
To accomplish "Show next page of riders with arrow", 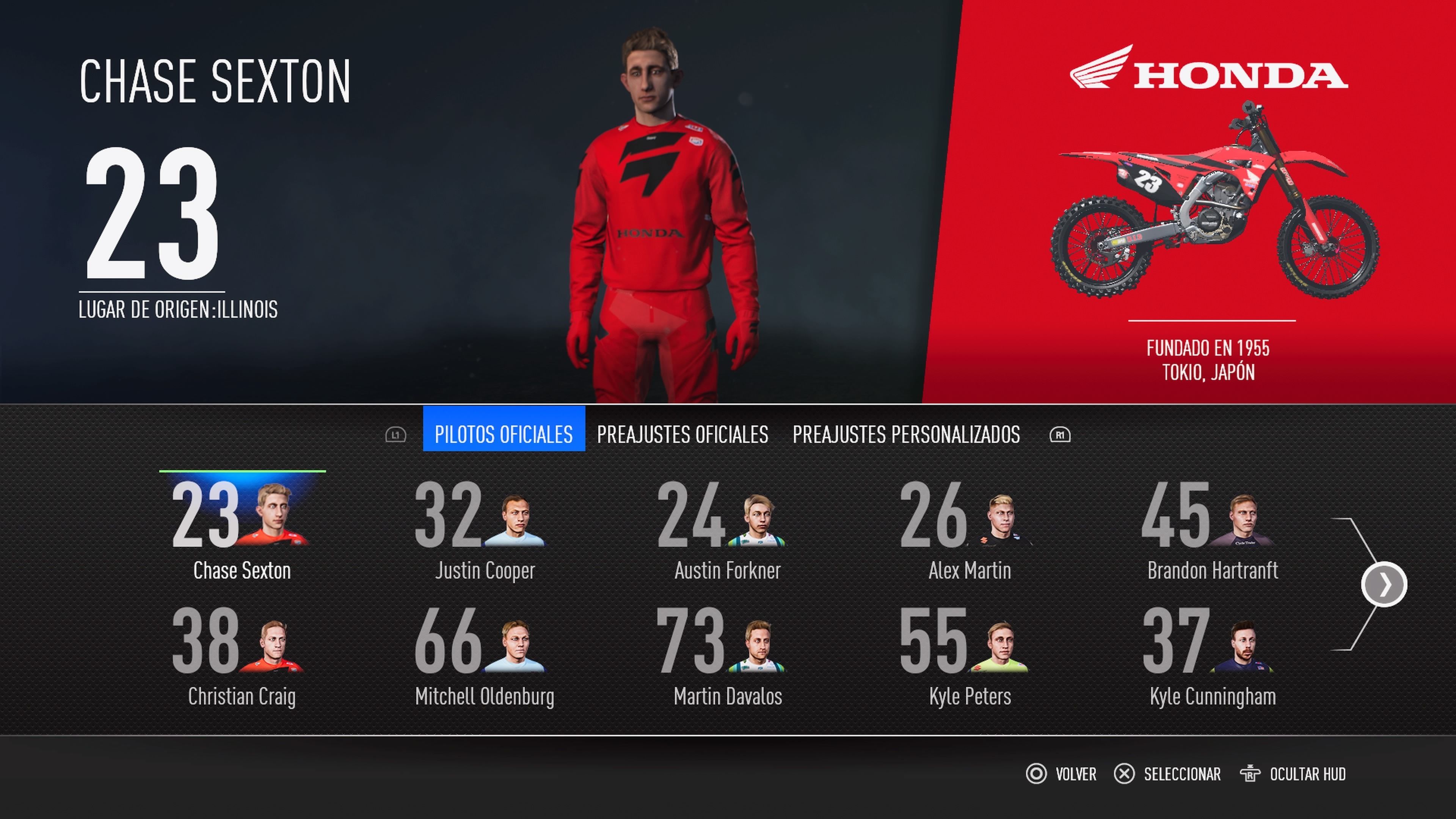I will [x=1384, y=584].
